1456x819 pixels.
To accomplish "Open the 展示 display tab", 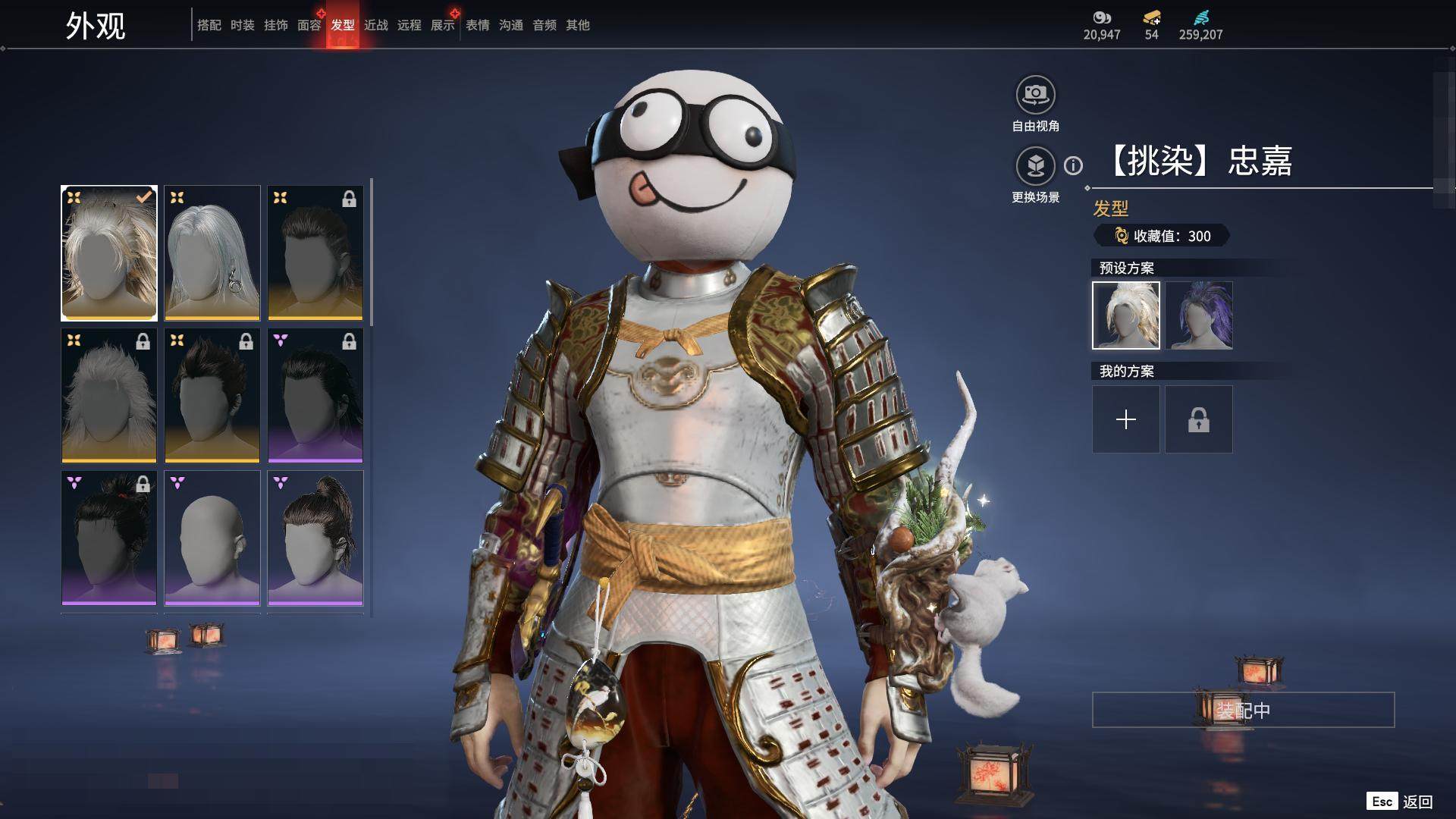I will (x=442, y=25).
